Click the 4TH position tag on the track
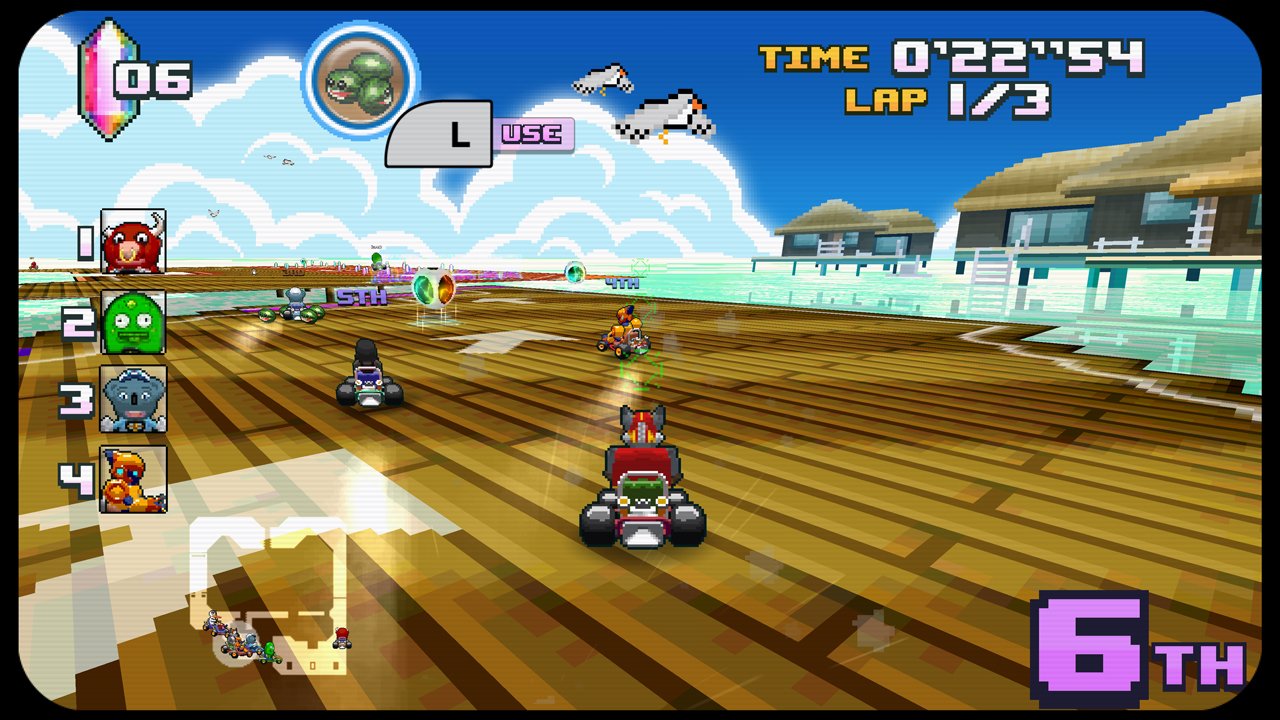 pos(620,282)
